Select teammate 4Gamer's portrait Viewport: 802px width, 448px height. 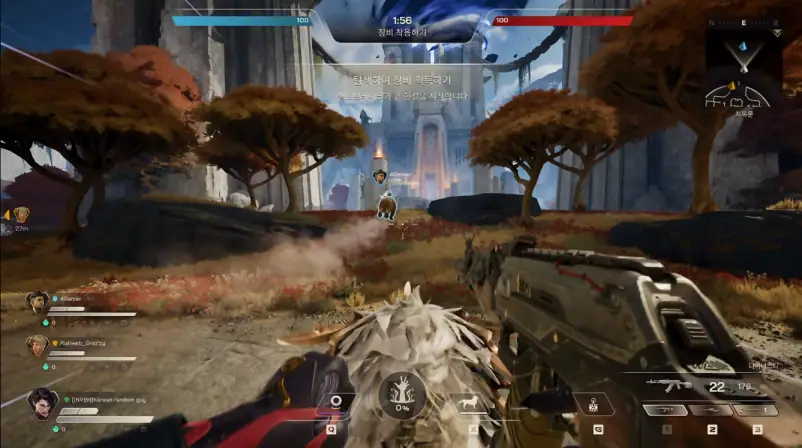click(x=38, y=301)
